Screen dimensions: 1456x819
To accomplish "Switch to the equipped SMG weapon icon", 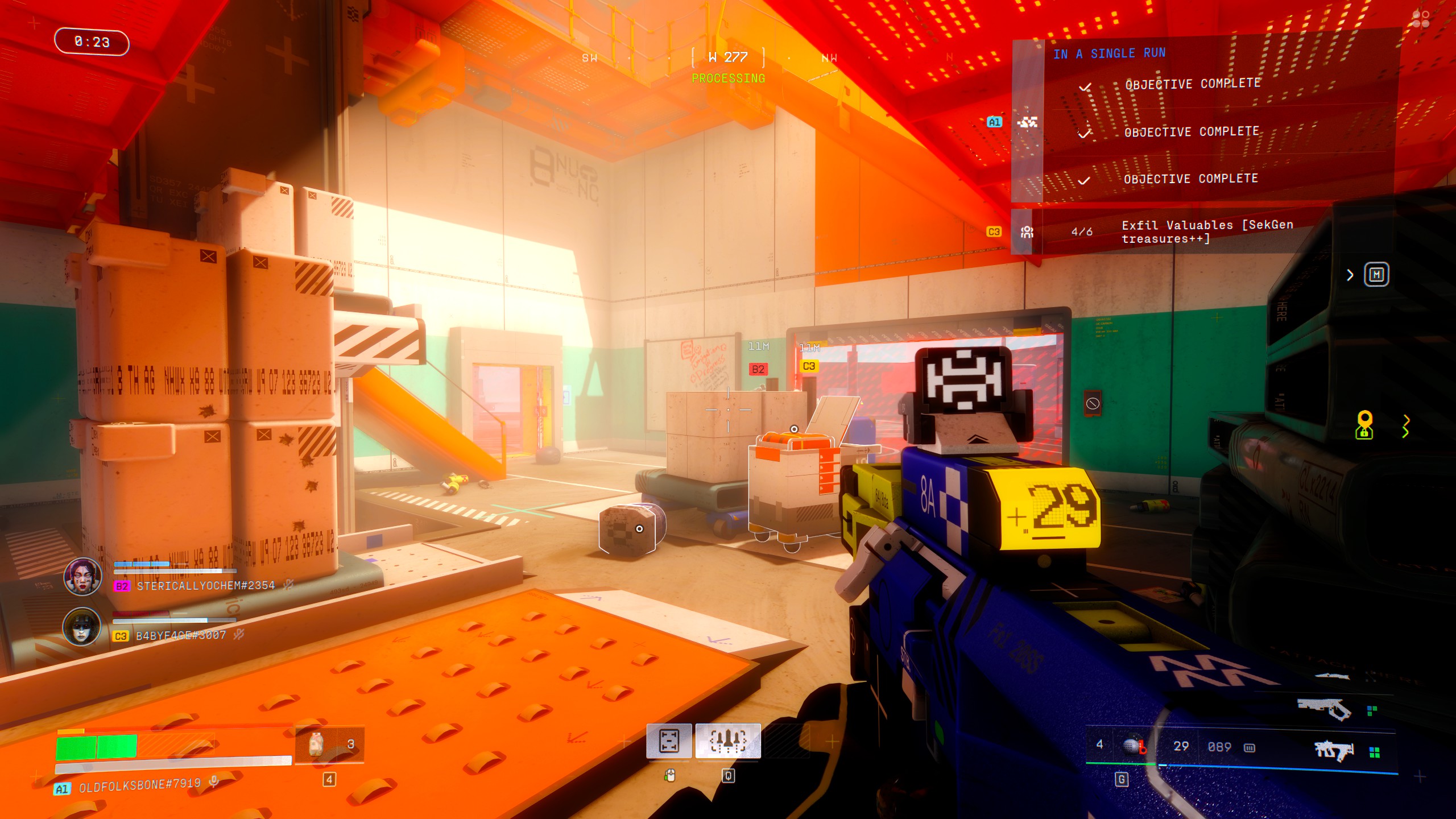I will click(1334, 751).
